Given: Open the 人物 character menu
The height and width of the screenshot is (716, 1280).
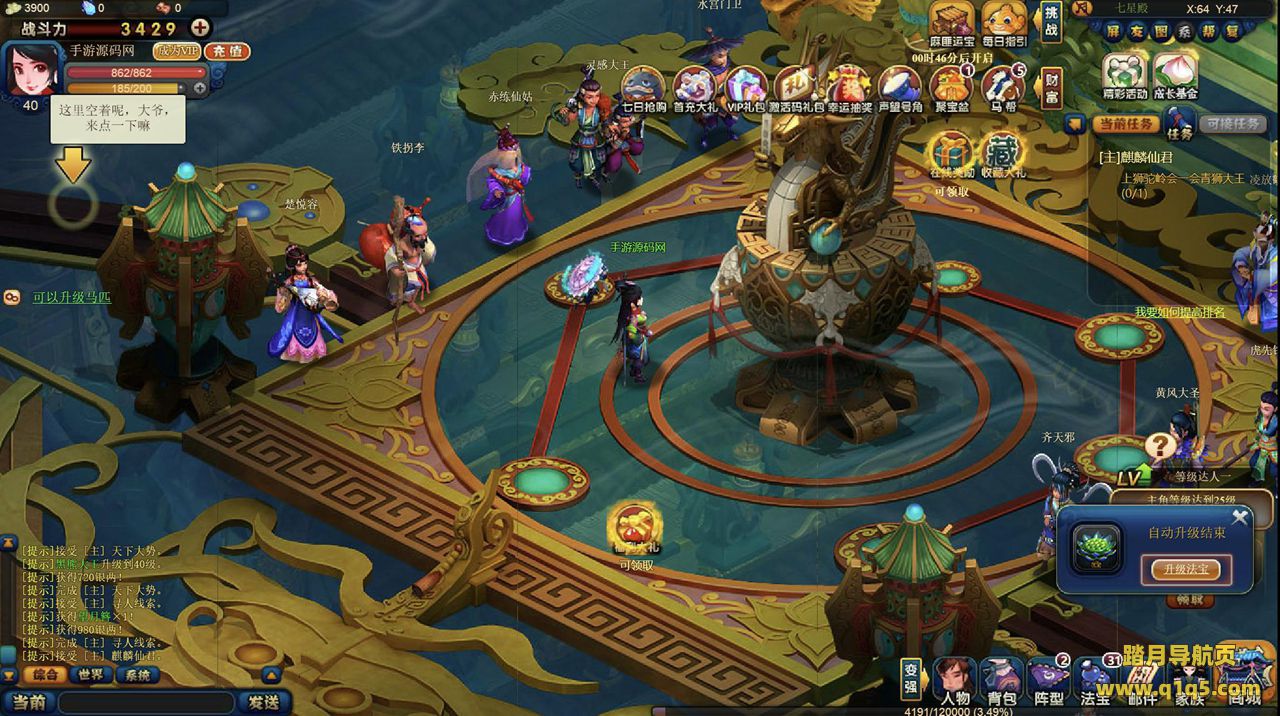Looking at the screenshot, I should 955,681.
